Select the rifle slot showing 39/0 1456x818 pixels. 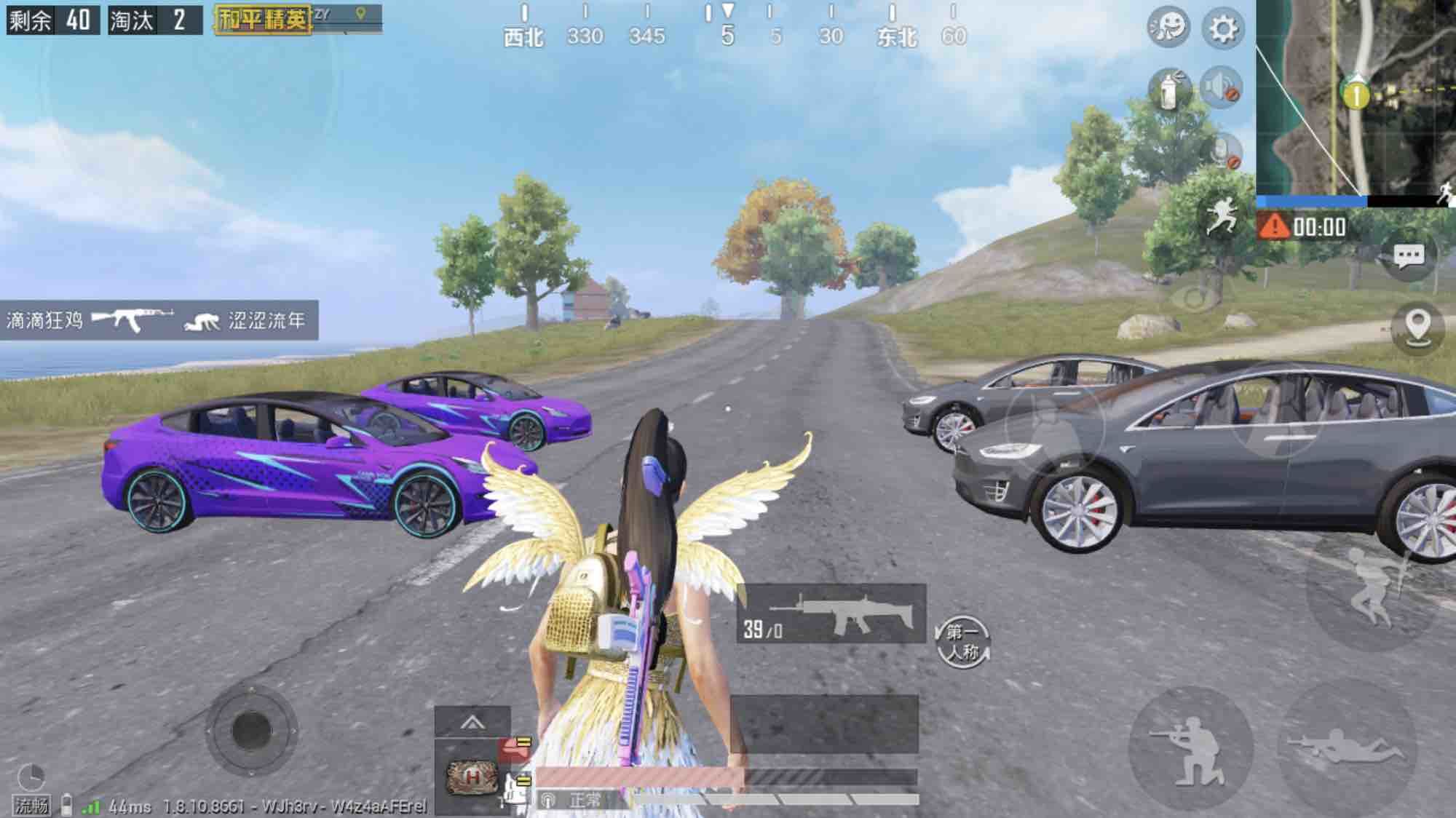831,613
